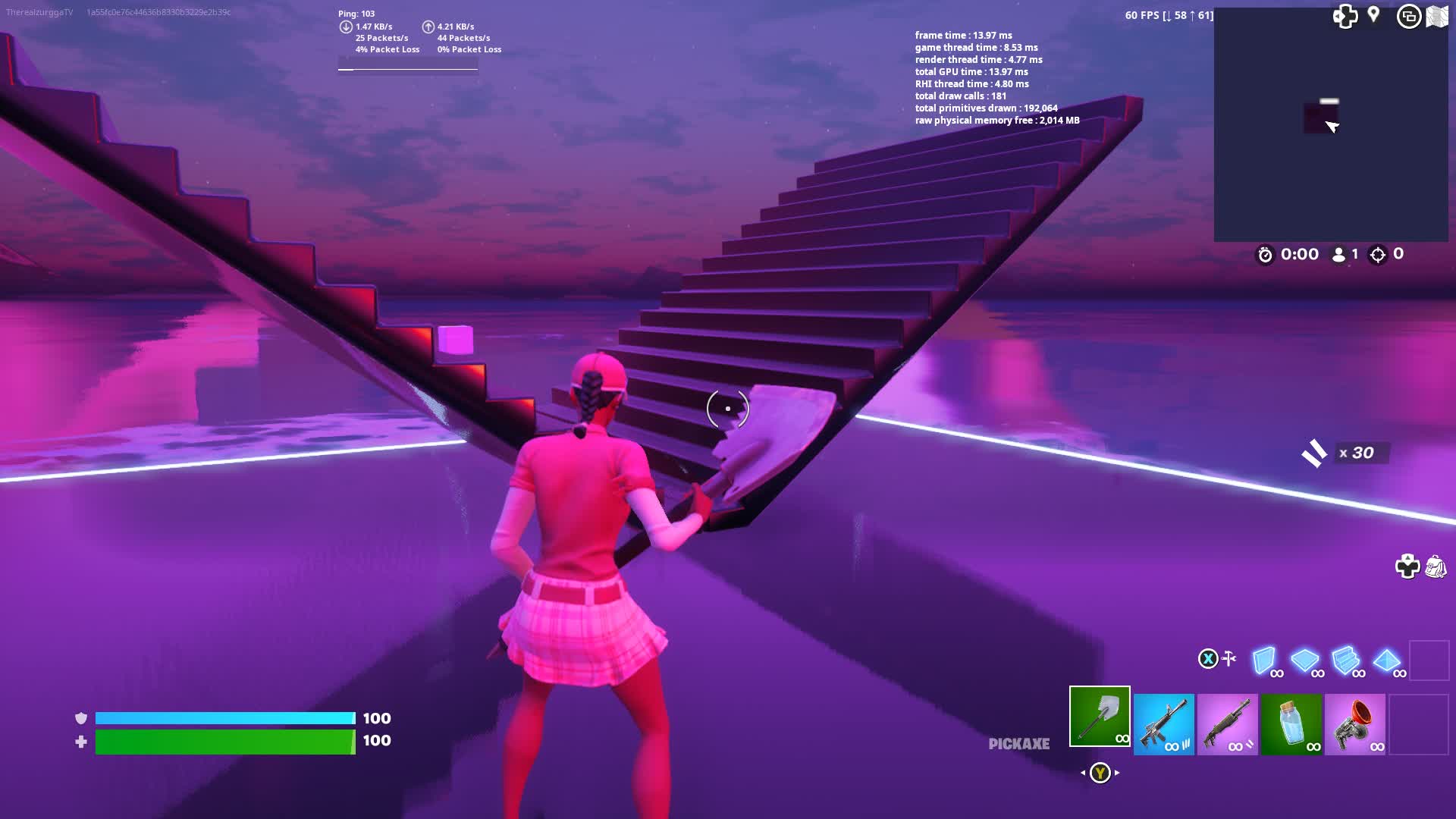Open the full map via the map icon
The width and height of the screenshot is (1456, 819).
(x=1438, y=17)
